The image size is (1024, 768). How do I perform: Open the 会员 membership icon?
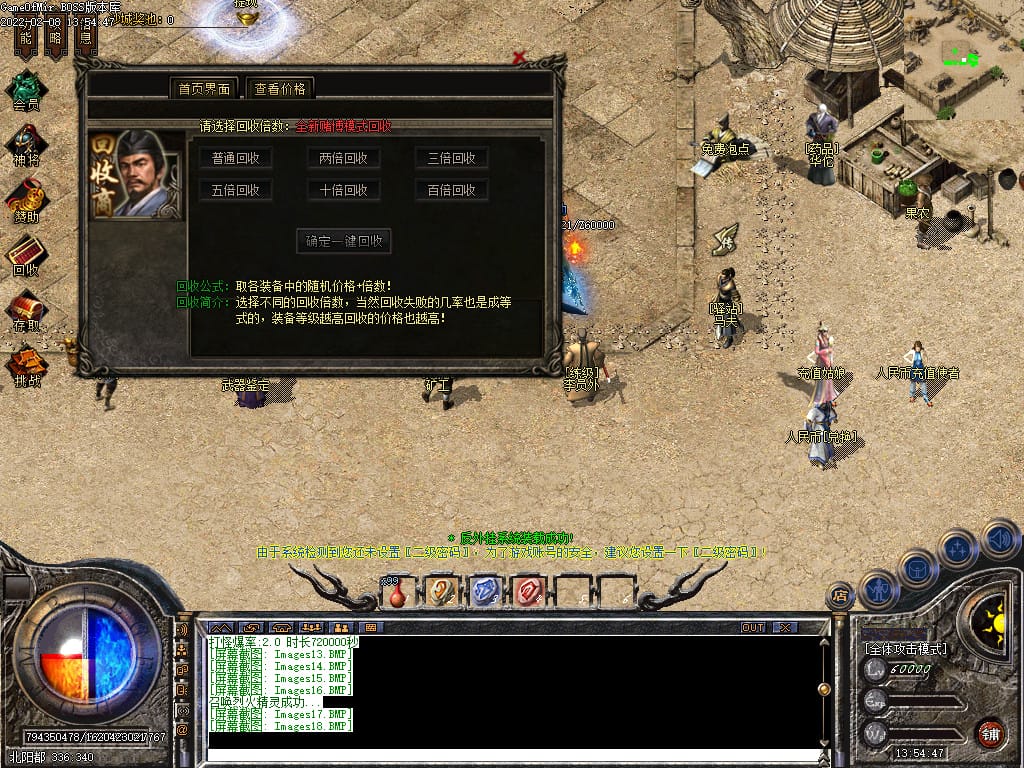coord(26,88)
